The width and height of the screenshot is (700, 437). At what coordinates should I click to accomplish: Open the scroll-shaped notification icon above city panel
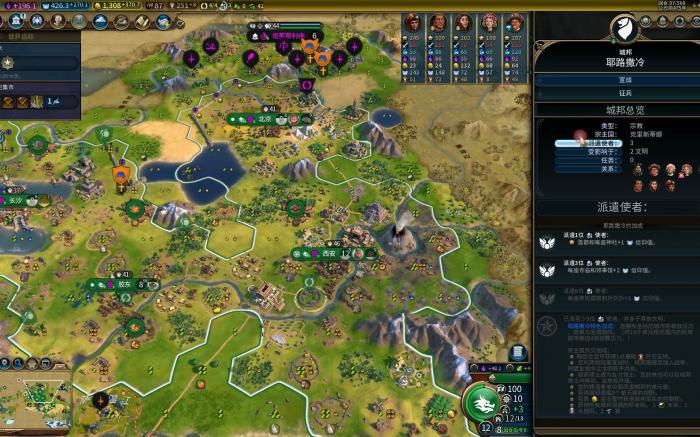[x=518, y=352]
